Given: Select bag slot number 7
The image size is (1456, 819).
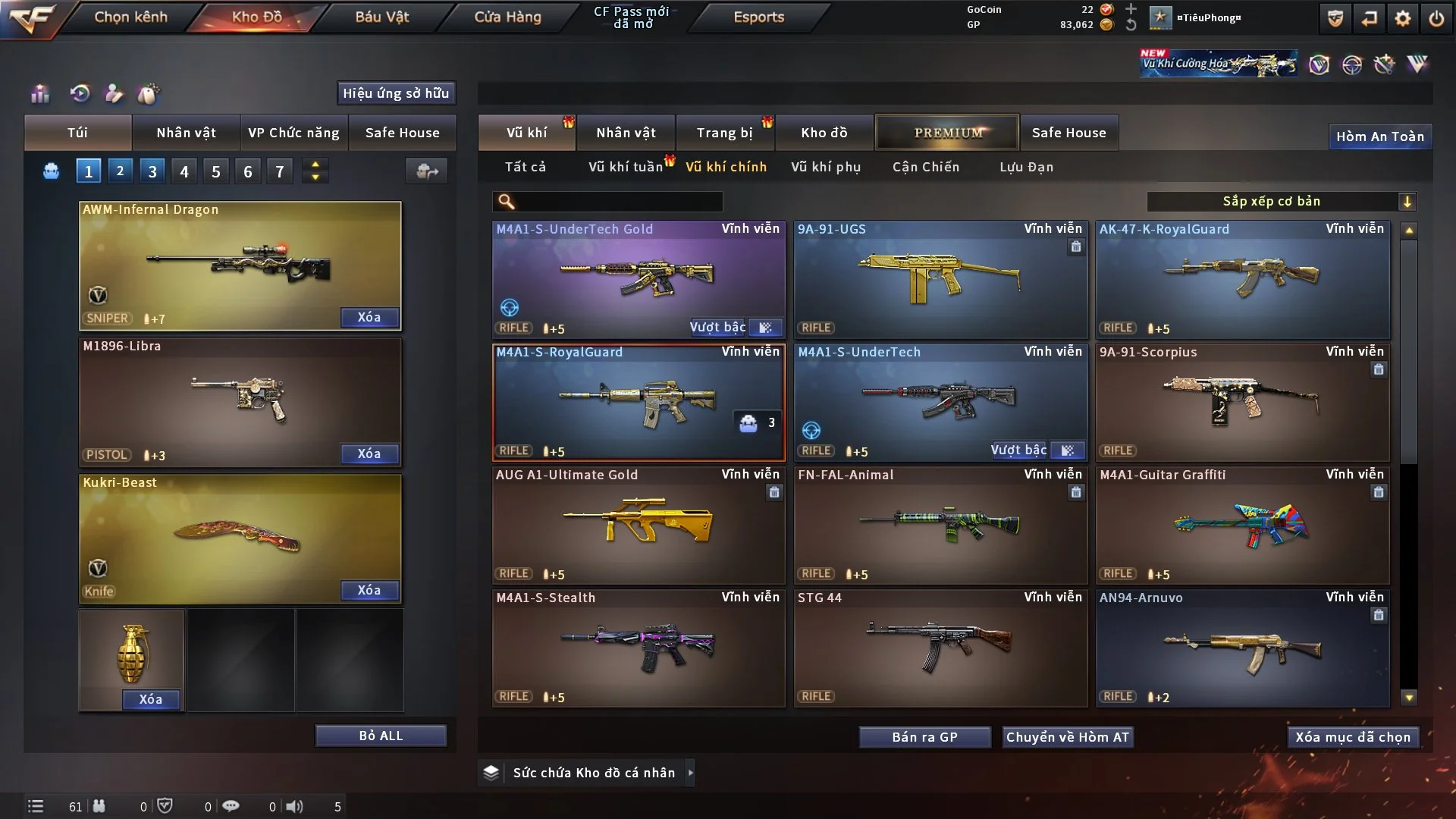Looking at the screenshot, I should [280, 171].
